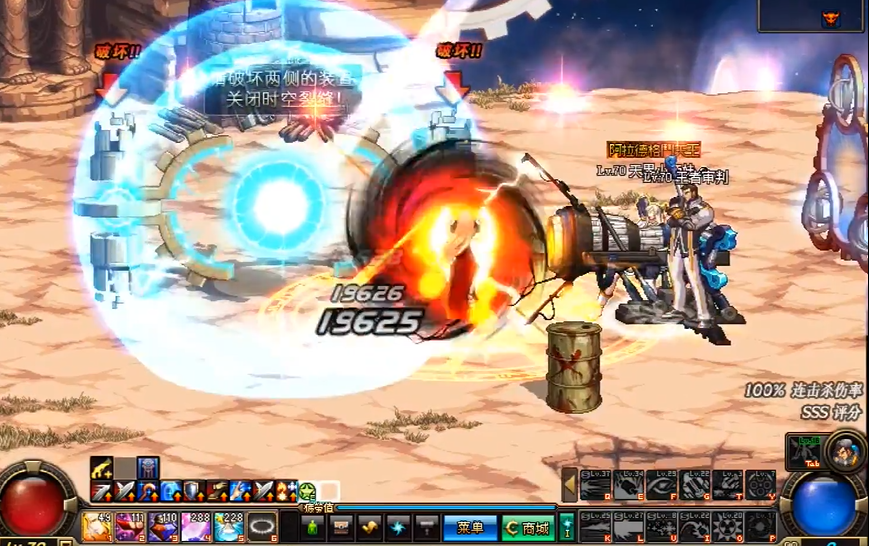Image resolution: width=869 pixels, height=546 pixels.
Task: Activate the Lv.37 skill on Q
Action: click(596, 484)
